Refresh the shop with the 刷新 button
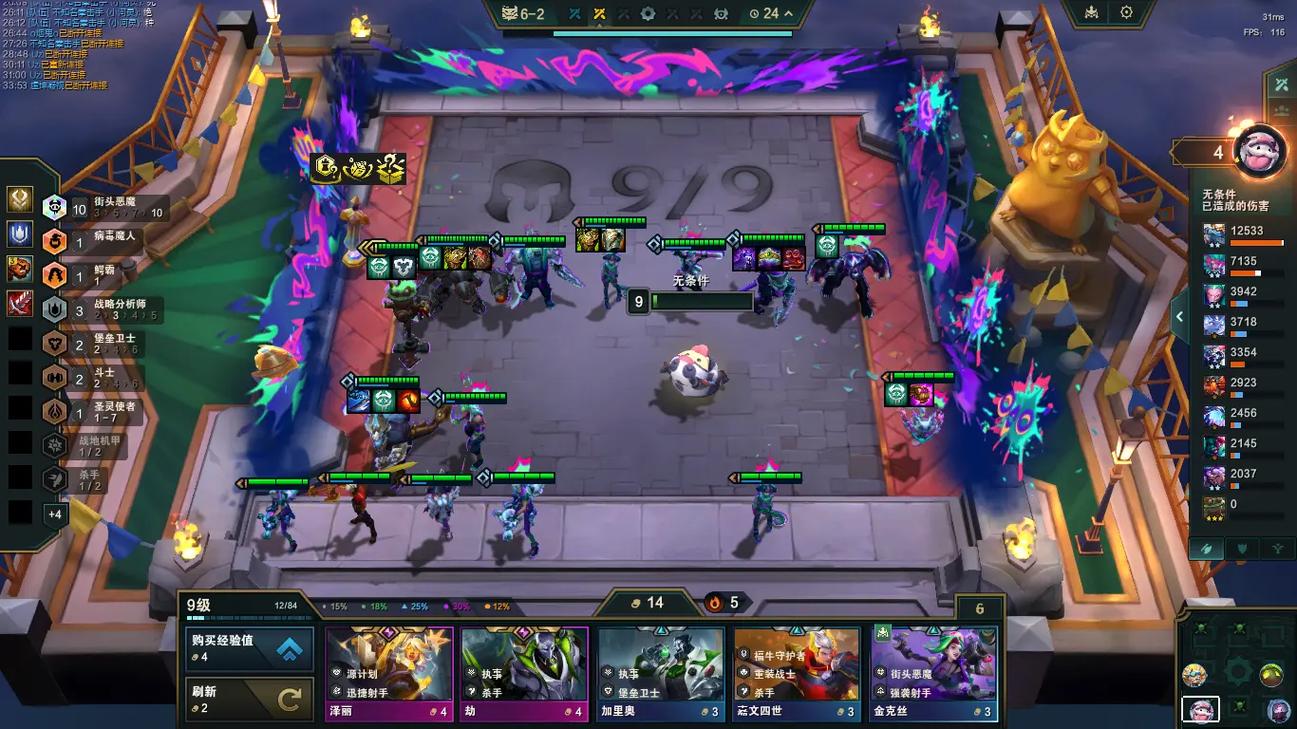Screen dimensions: 1297x729 point(250,698)
